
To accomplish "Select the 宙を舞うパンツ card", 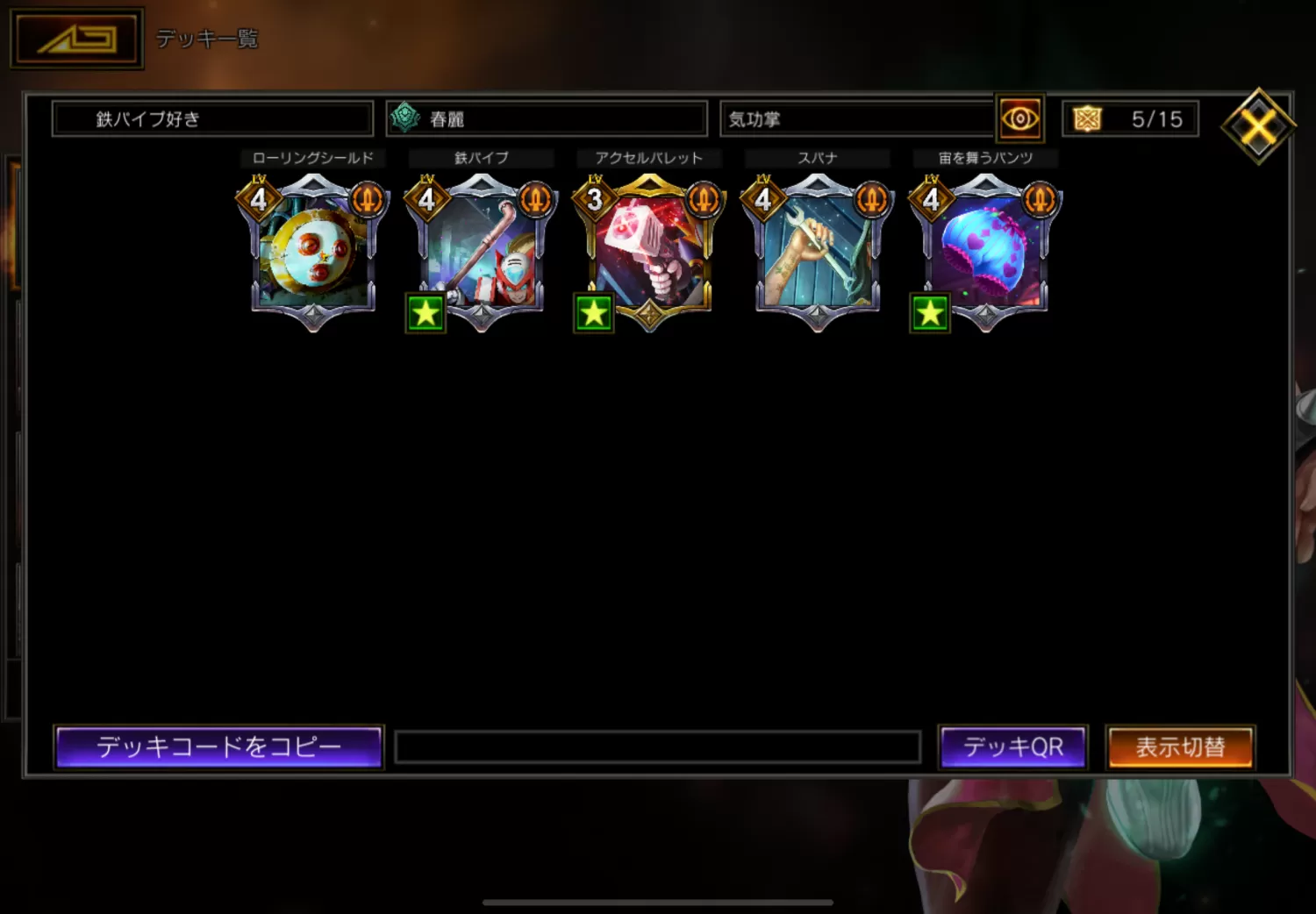I will 985,250.
